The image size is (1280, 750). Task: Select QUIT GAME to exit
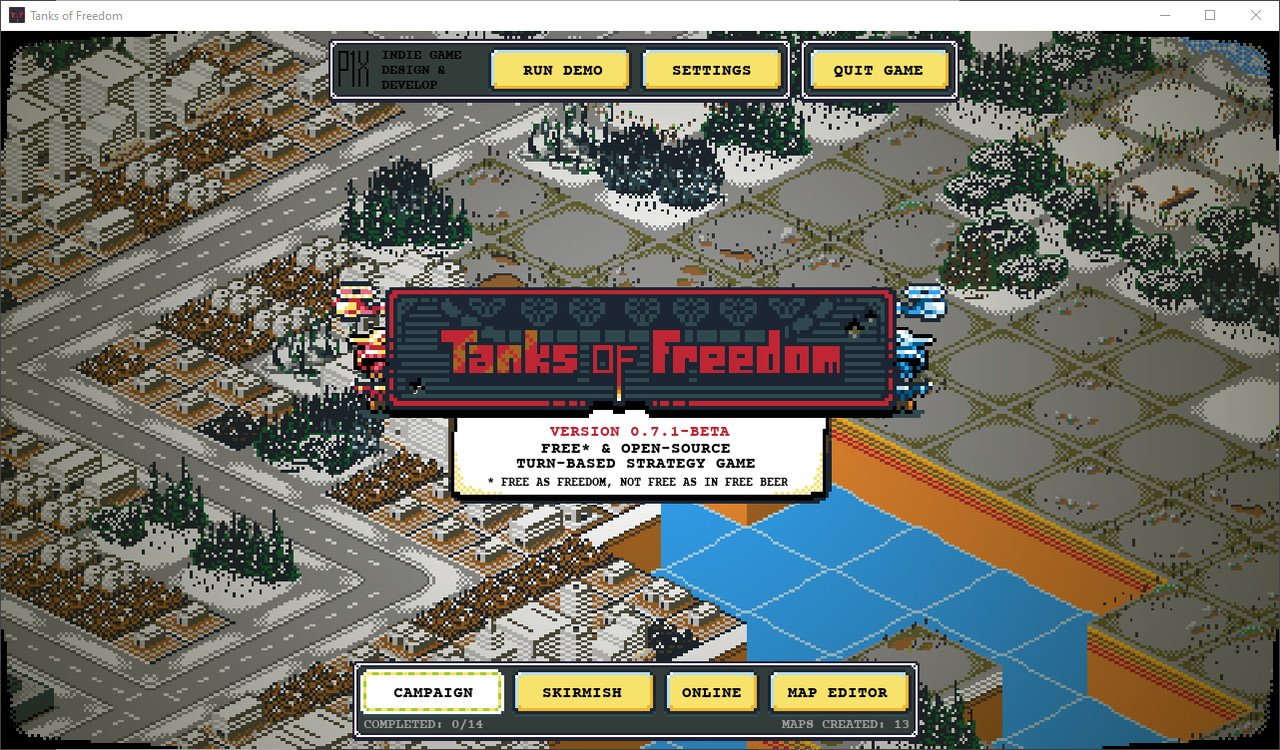[x=879, y=69]
